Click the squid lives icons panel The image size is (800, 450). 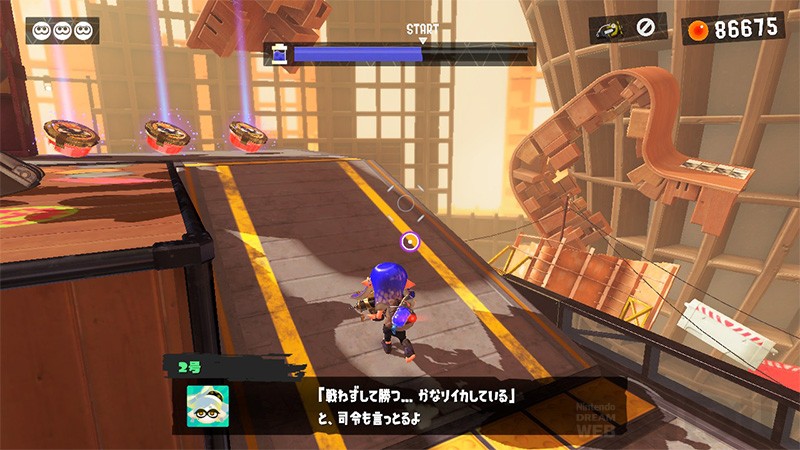62,30
